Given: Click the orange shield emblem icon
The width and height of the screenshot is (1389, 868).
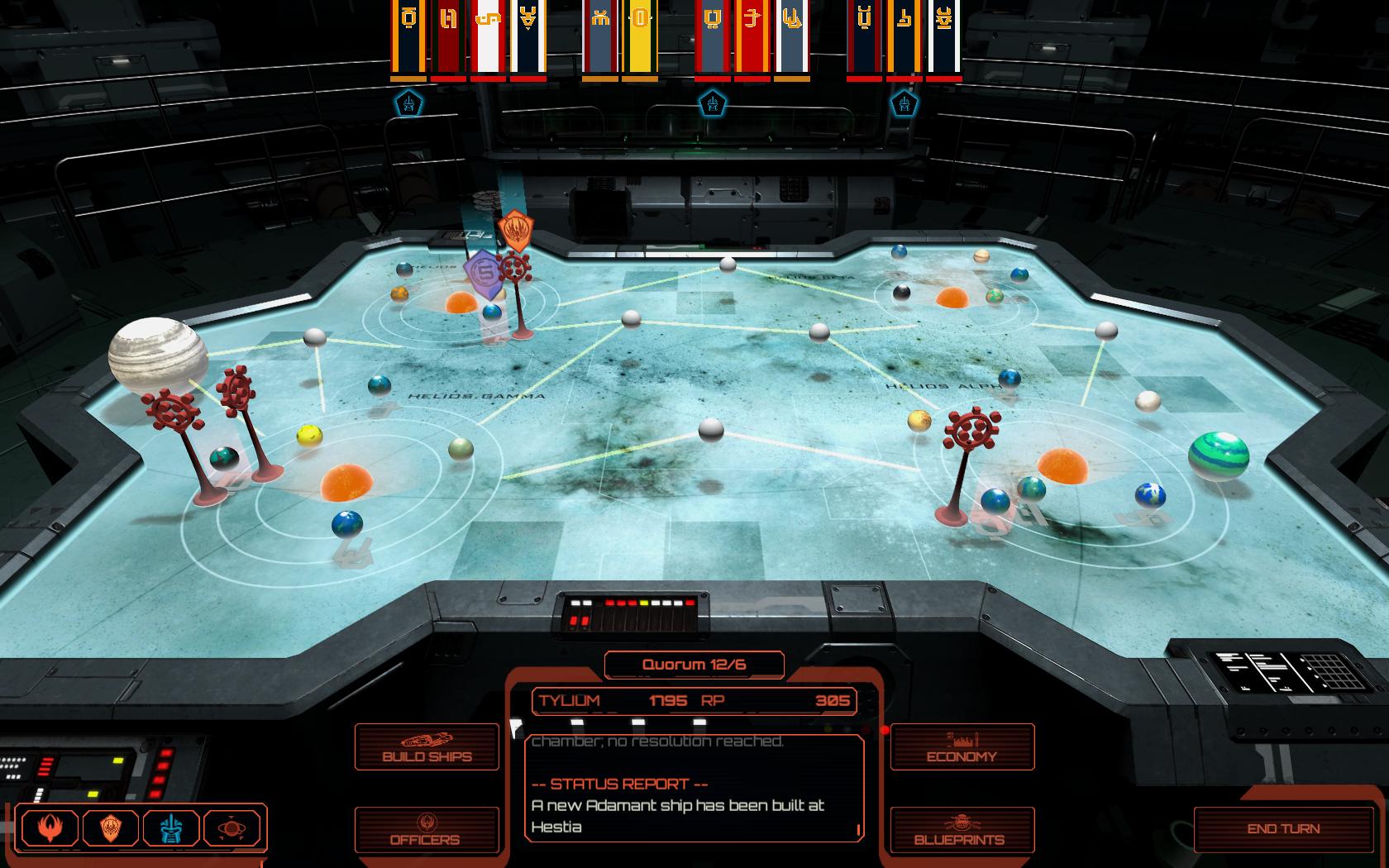Looking at the screenshot, I should [x=112, y=828].
